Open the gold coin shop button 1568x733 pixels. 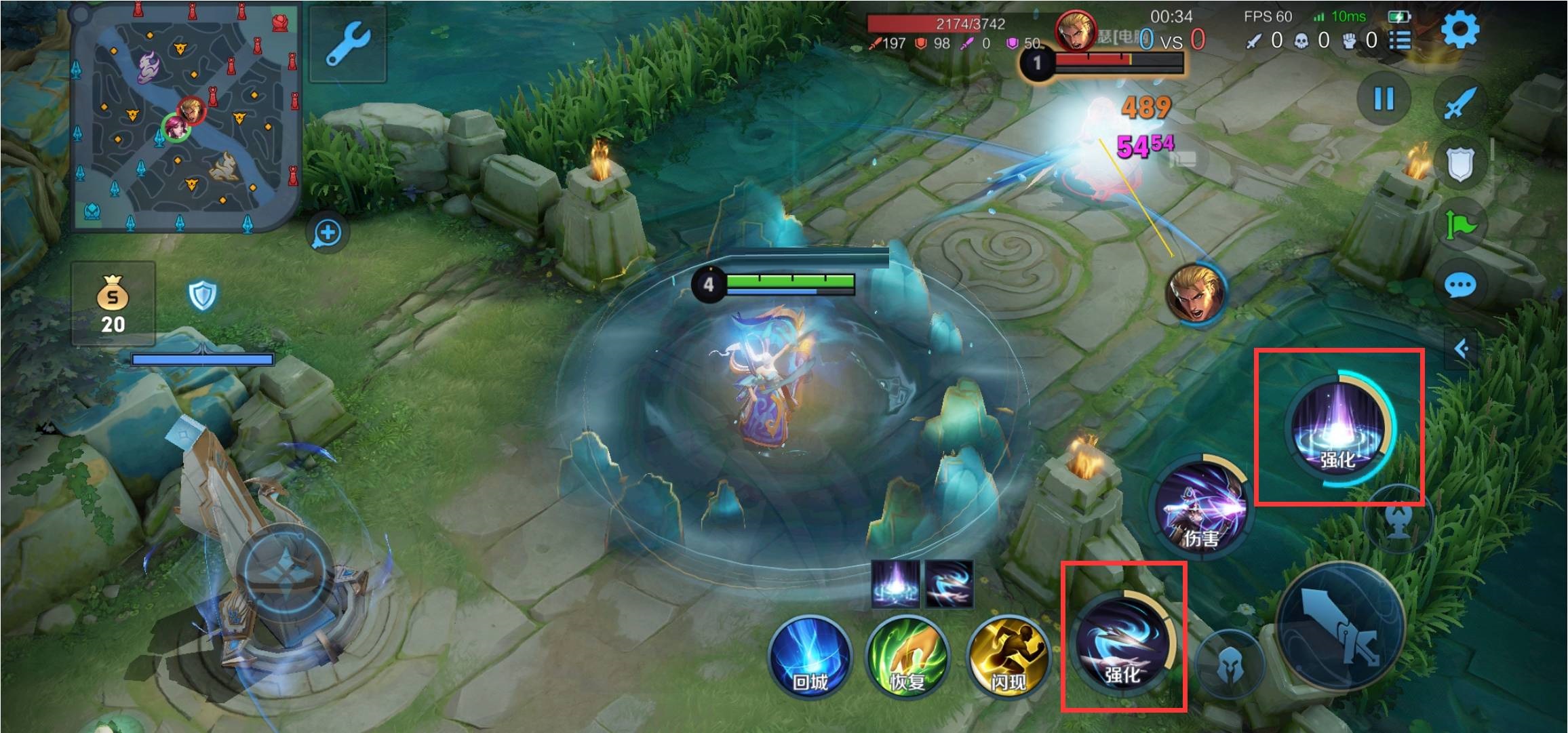(113, 304)
